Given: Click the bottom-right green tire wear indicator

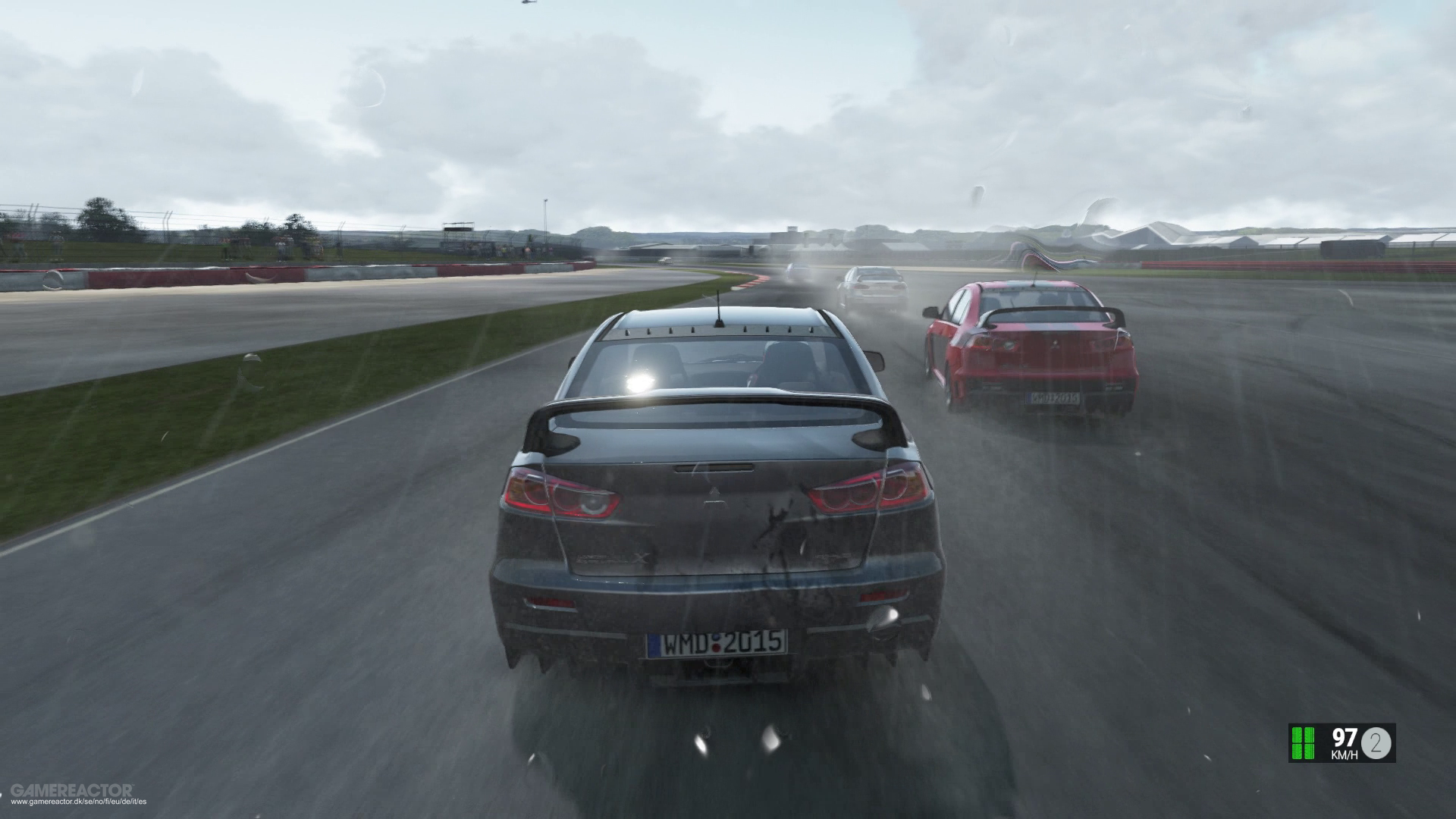Looking at the screenshot, I should tap(1309, 752).
